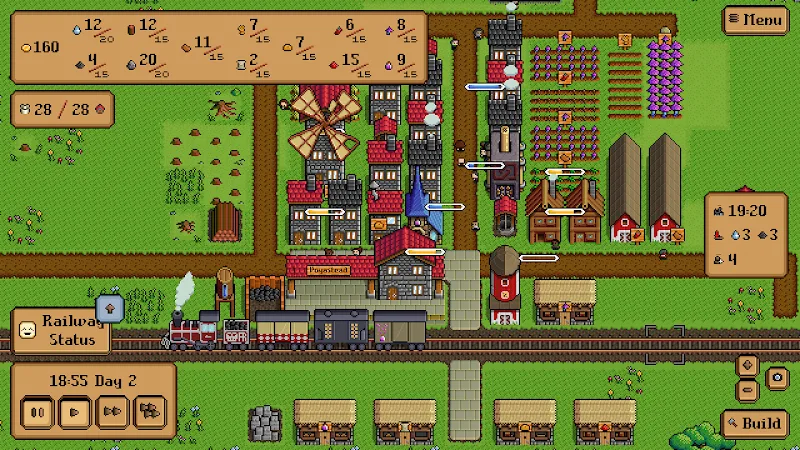Open the Build panel
This screenshot has height=450, width=800.
click(x=755, y=424)
